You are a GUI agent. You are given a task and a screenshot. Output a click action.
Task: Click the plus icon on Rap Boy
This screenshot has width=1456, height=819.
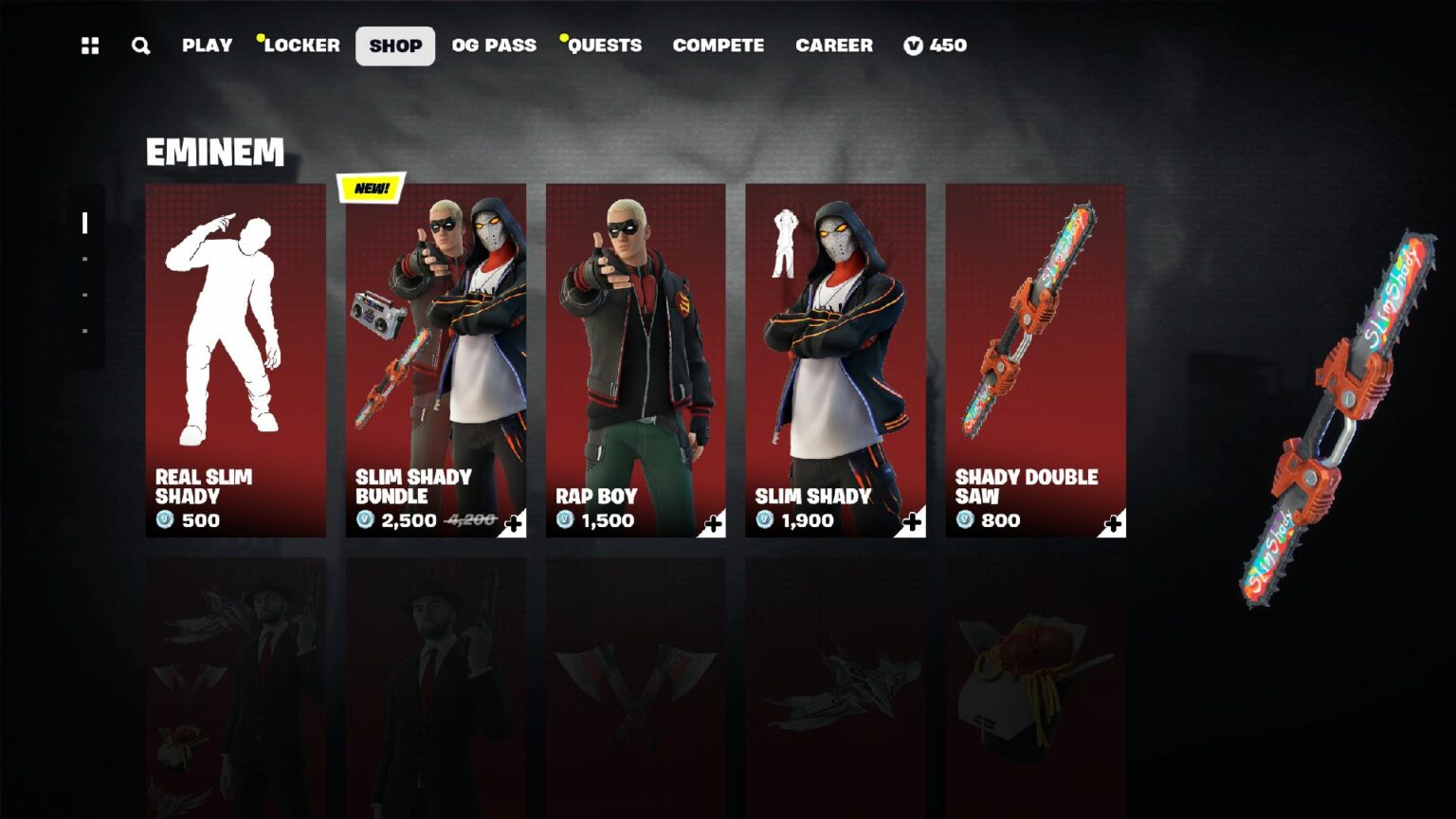(x=714, y=523)
